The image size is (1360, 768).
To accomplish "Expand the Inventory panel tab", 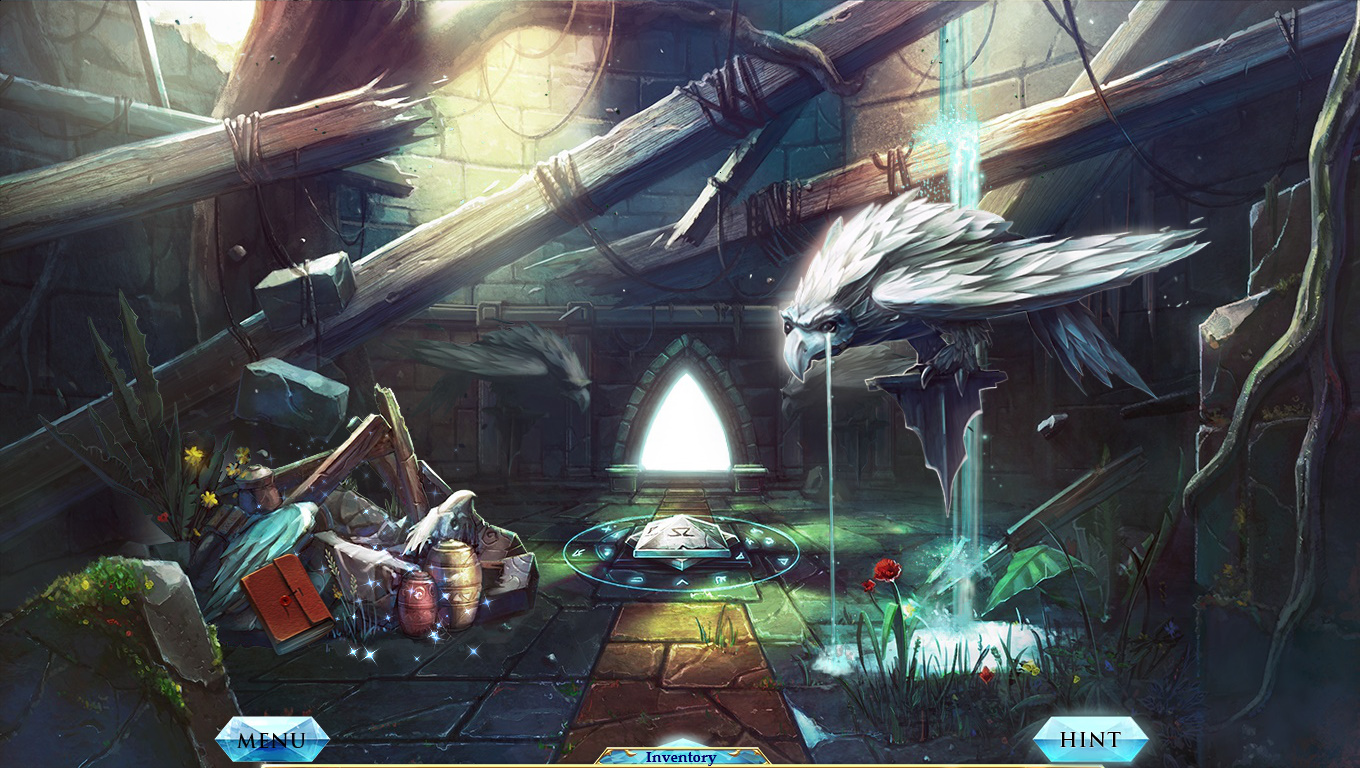I will coord(681,757).
